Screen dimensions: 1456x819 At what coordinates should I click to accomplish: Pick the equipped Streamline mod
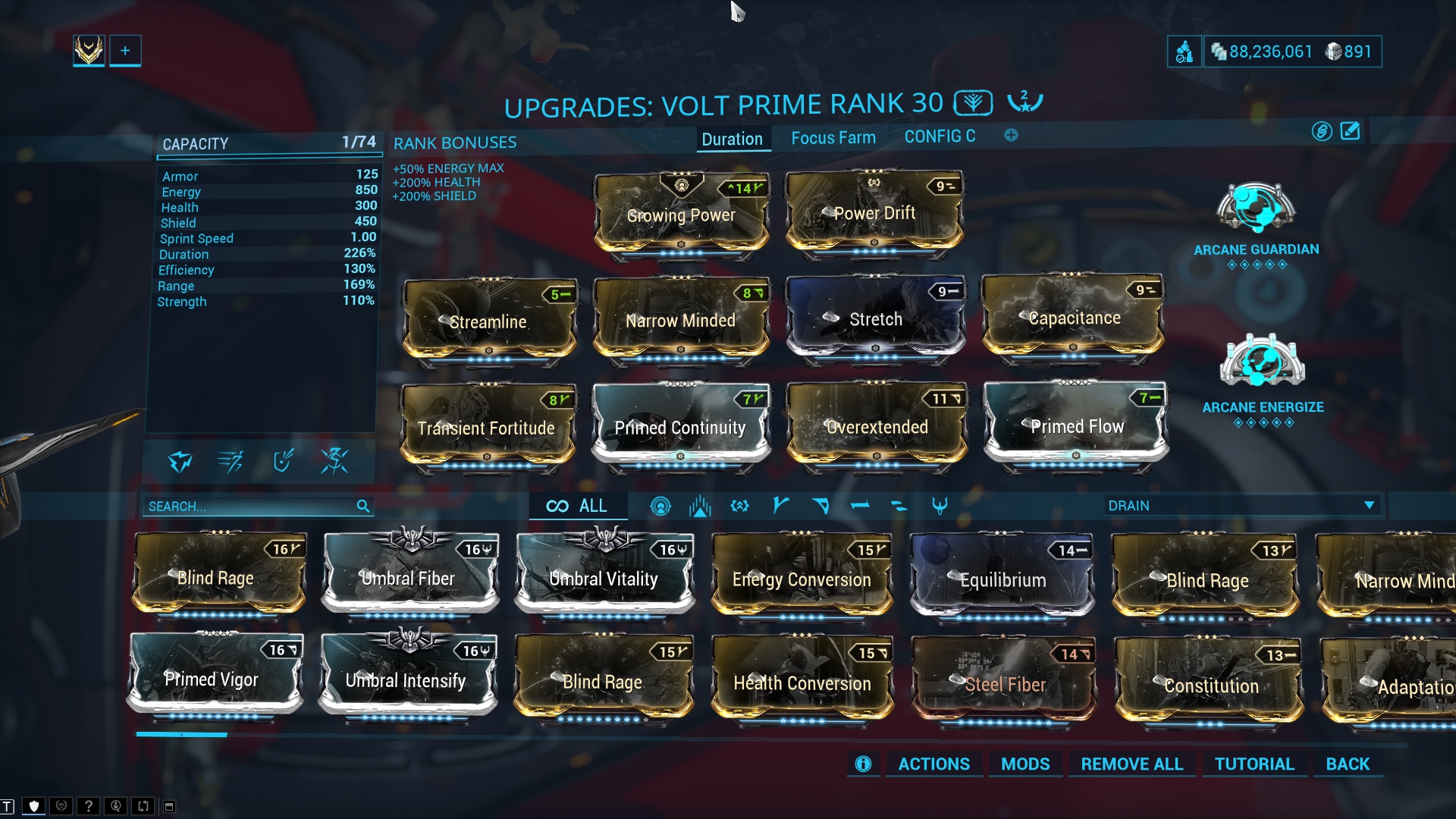pos(488,321)
